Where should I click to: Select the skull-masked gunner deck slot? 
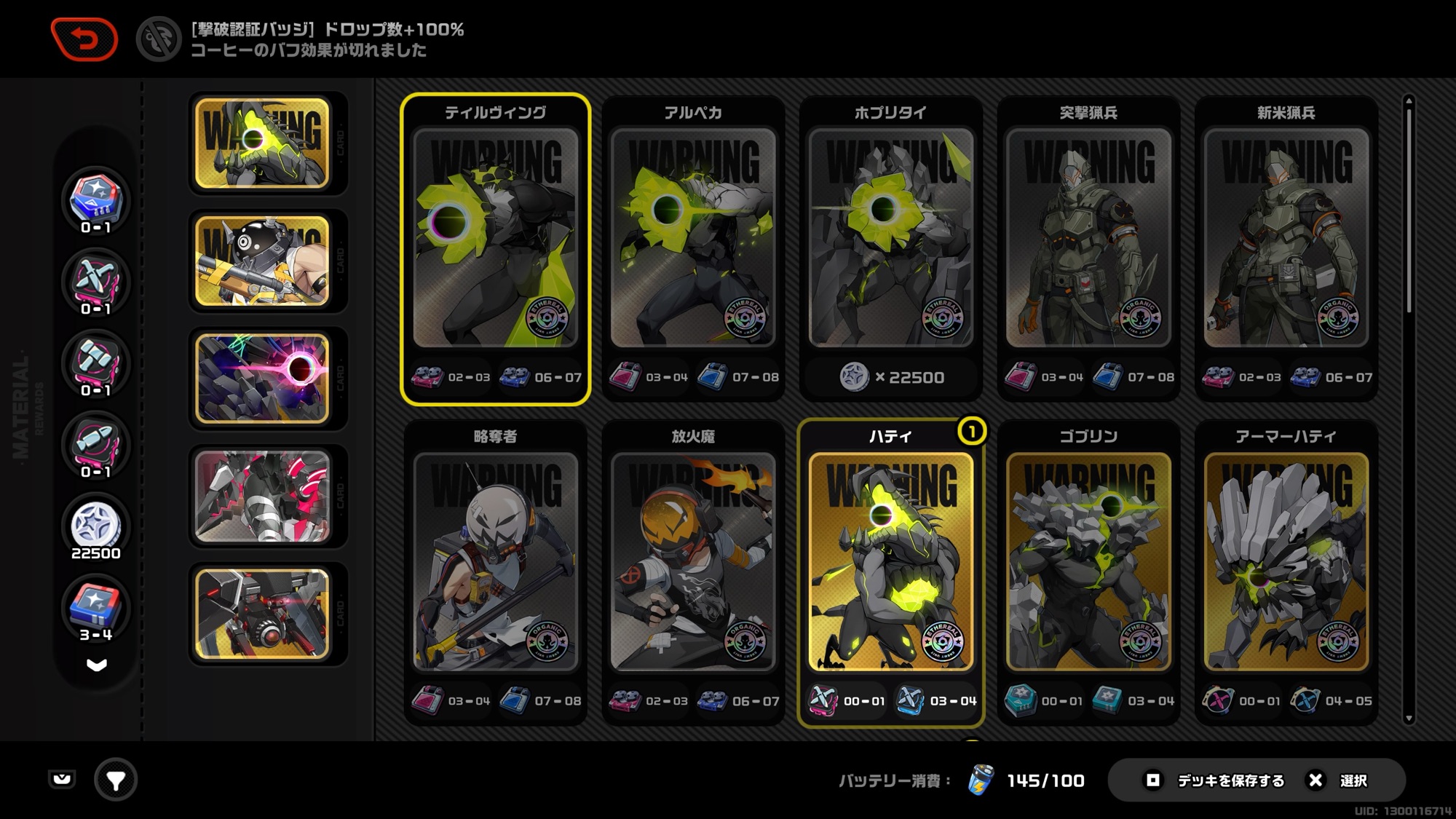(x=263, y=261)
